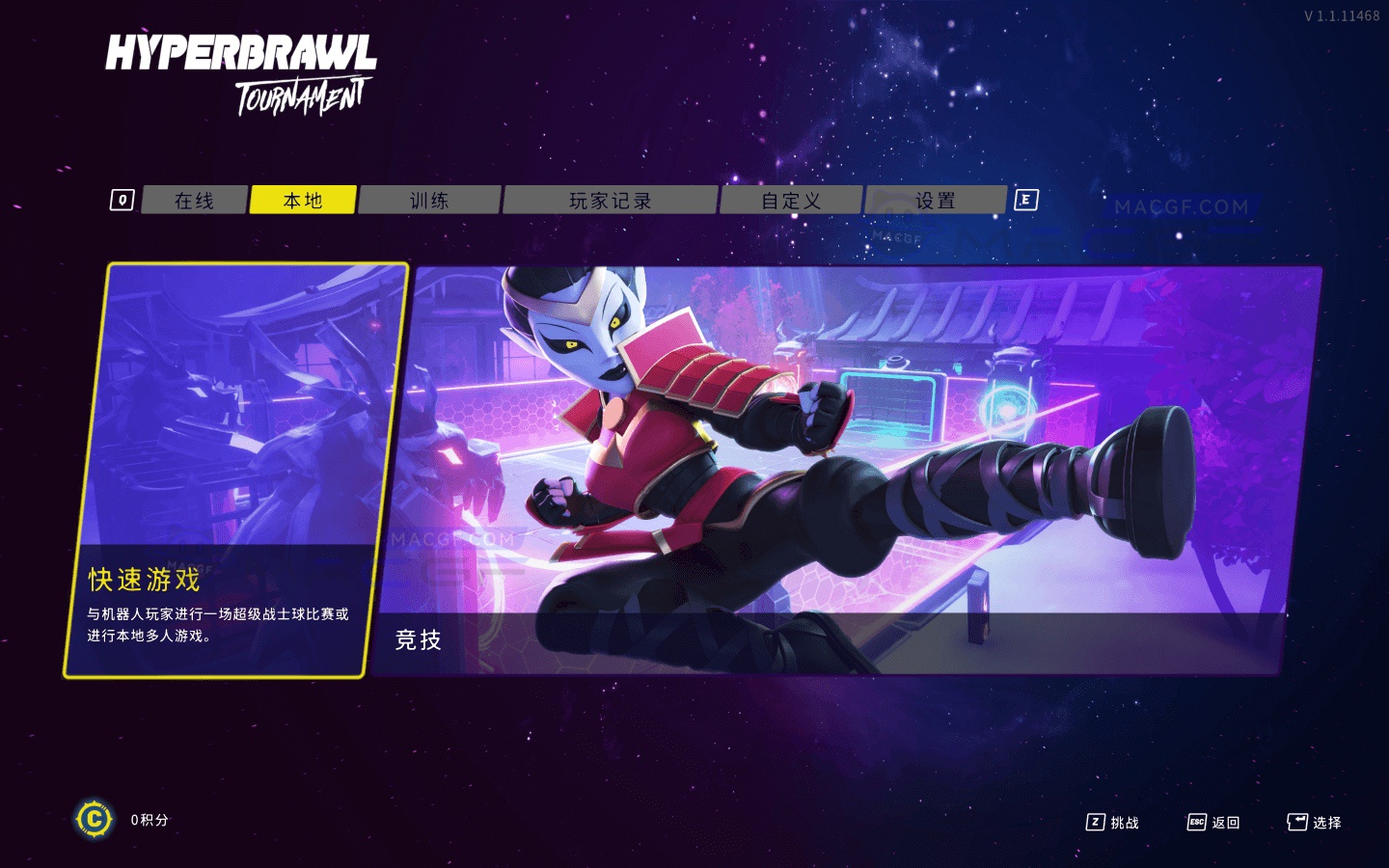The image size is (1389, 868).
Task: Open the 玩家记录 tab
Action: [611, 200]
